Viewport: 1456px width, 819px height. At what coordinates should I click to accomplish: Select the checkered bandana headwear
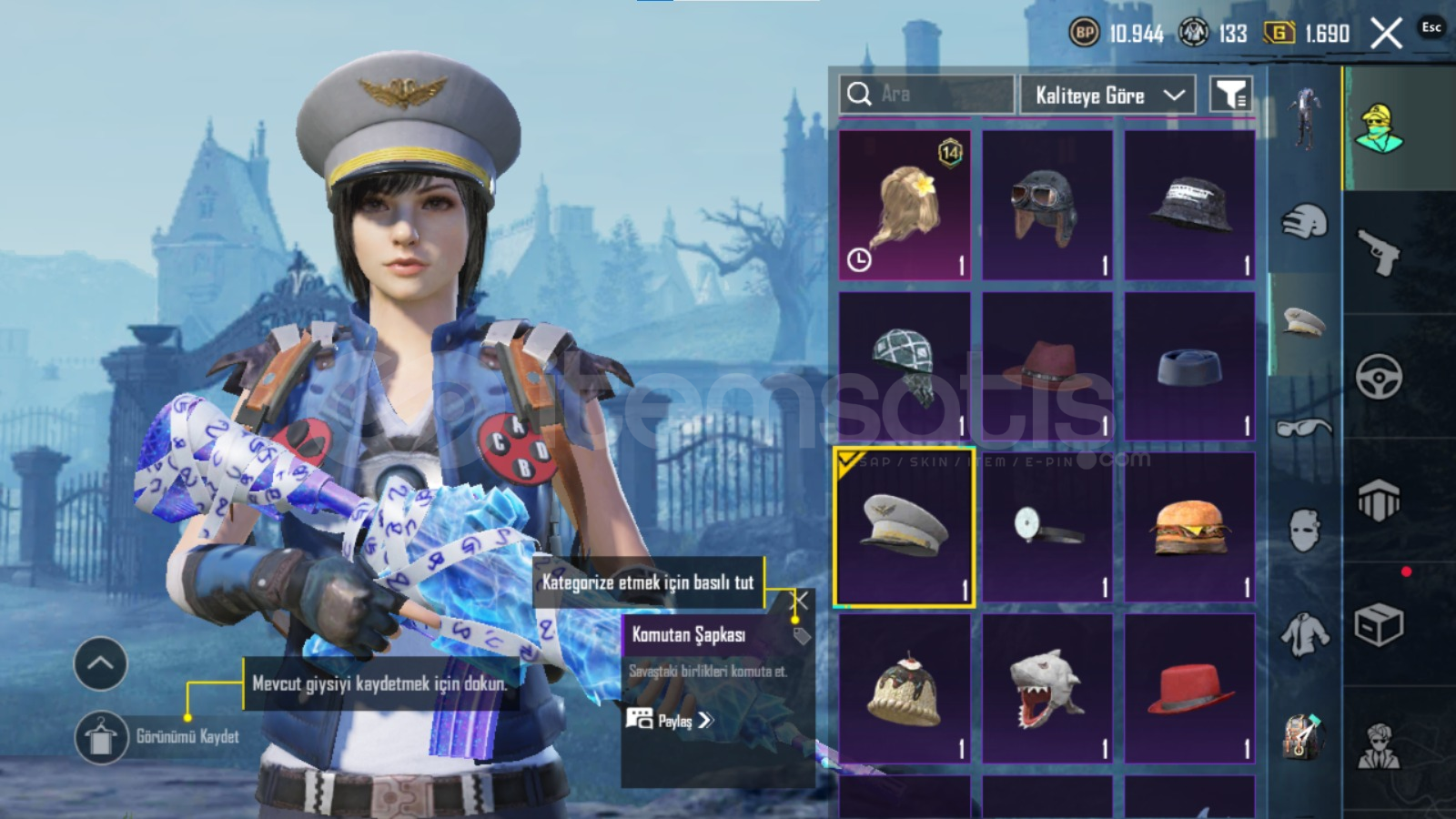point(905,366)
